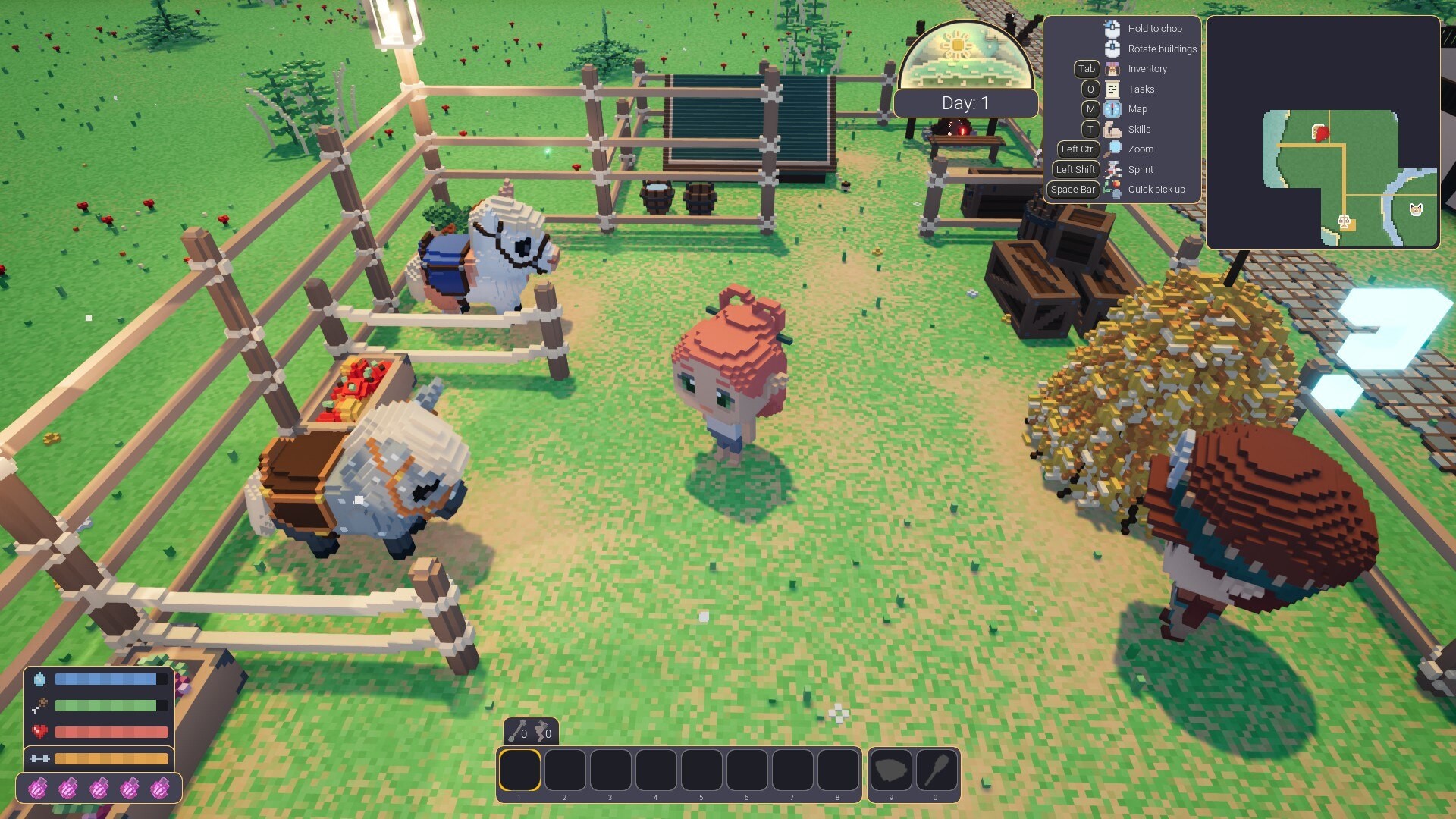Select the Tasks scroll icon
The height and width of the screenshot is (819, 1456).
(1112, 89)
